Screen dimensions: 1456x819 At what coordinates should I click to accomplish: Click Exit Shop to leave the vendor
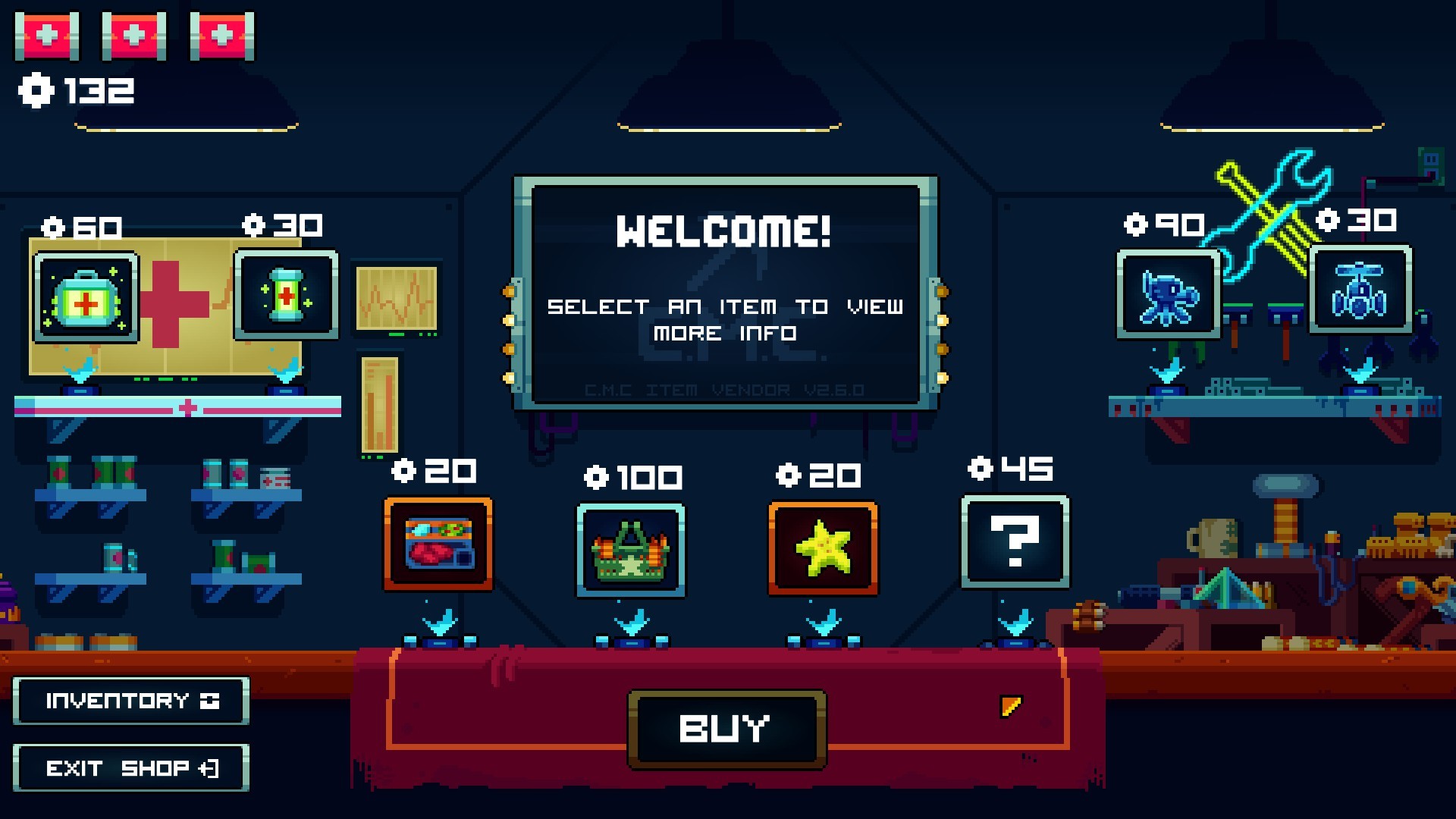[x=130, y=768]
